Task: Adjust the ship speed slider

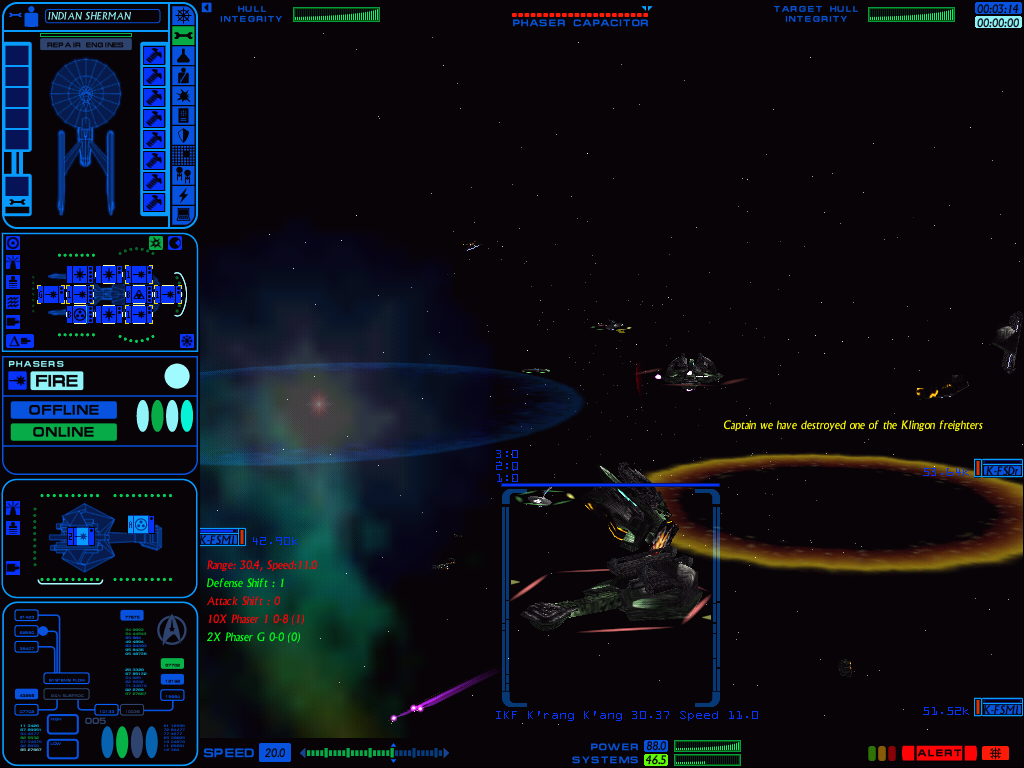Action: click(375, 753)
